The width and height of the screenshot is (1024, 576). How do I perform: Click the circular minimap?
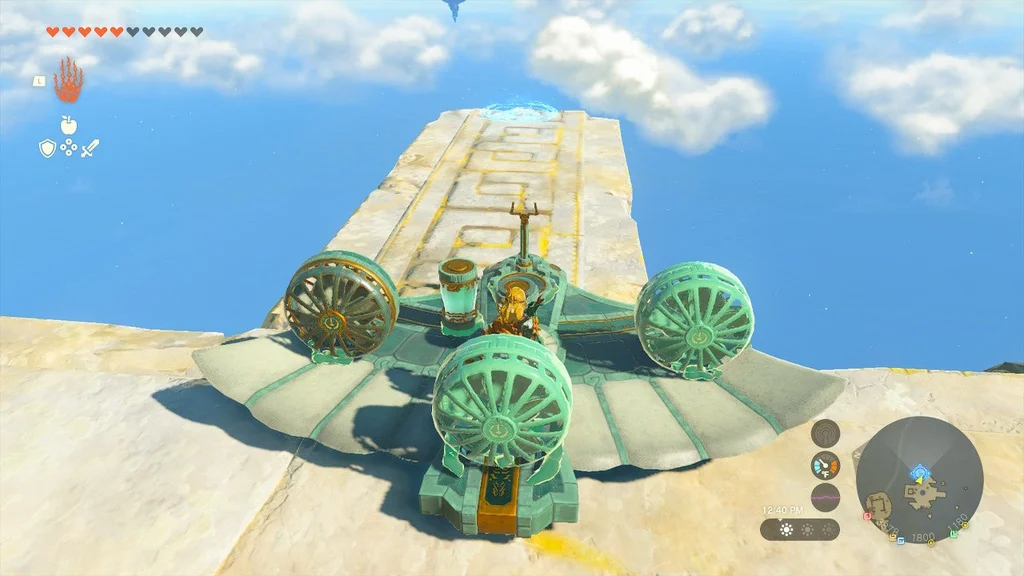[919, 480]
